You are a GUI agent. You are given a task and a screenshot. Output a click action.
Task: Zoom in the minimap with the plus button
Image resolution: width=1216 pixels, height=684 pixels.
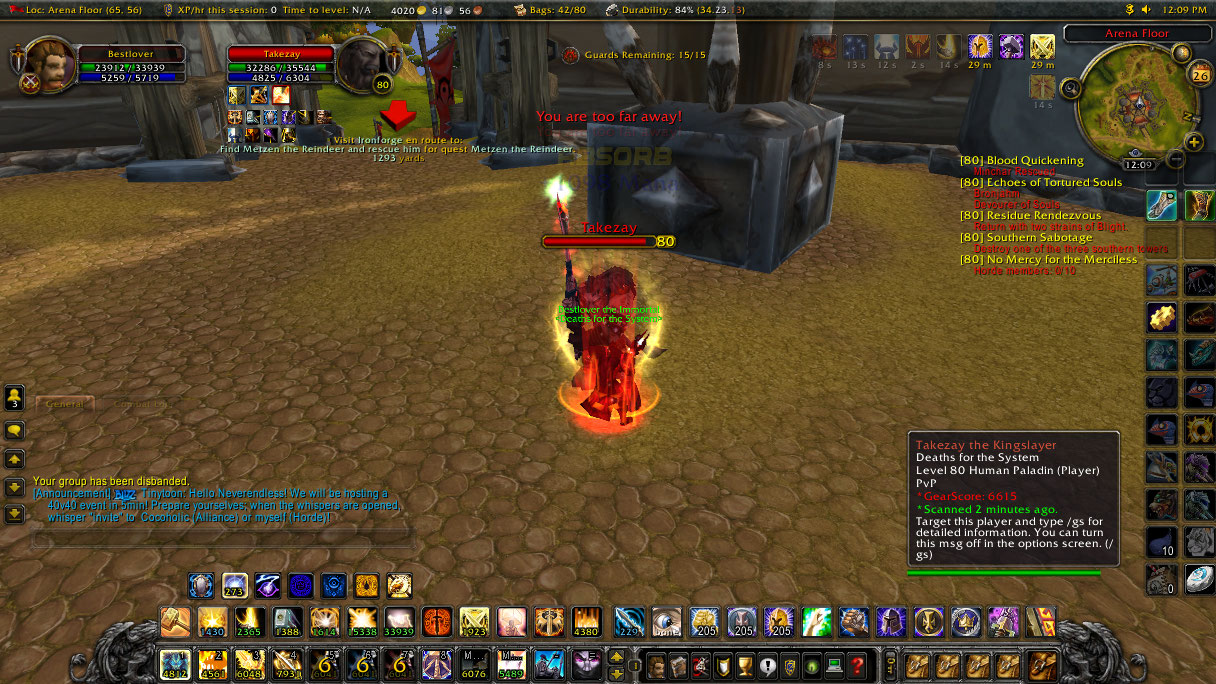click(1193, 142)
